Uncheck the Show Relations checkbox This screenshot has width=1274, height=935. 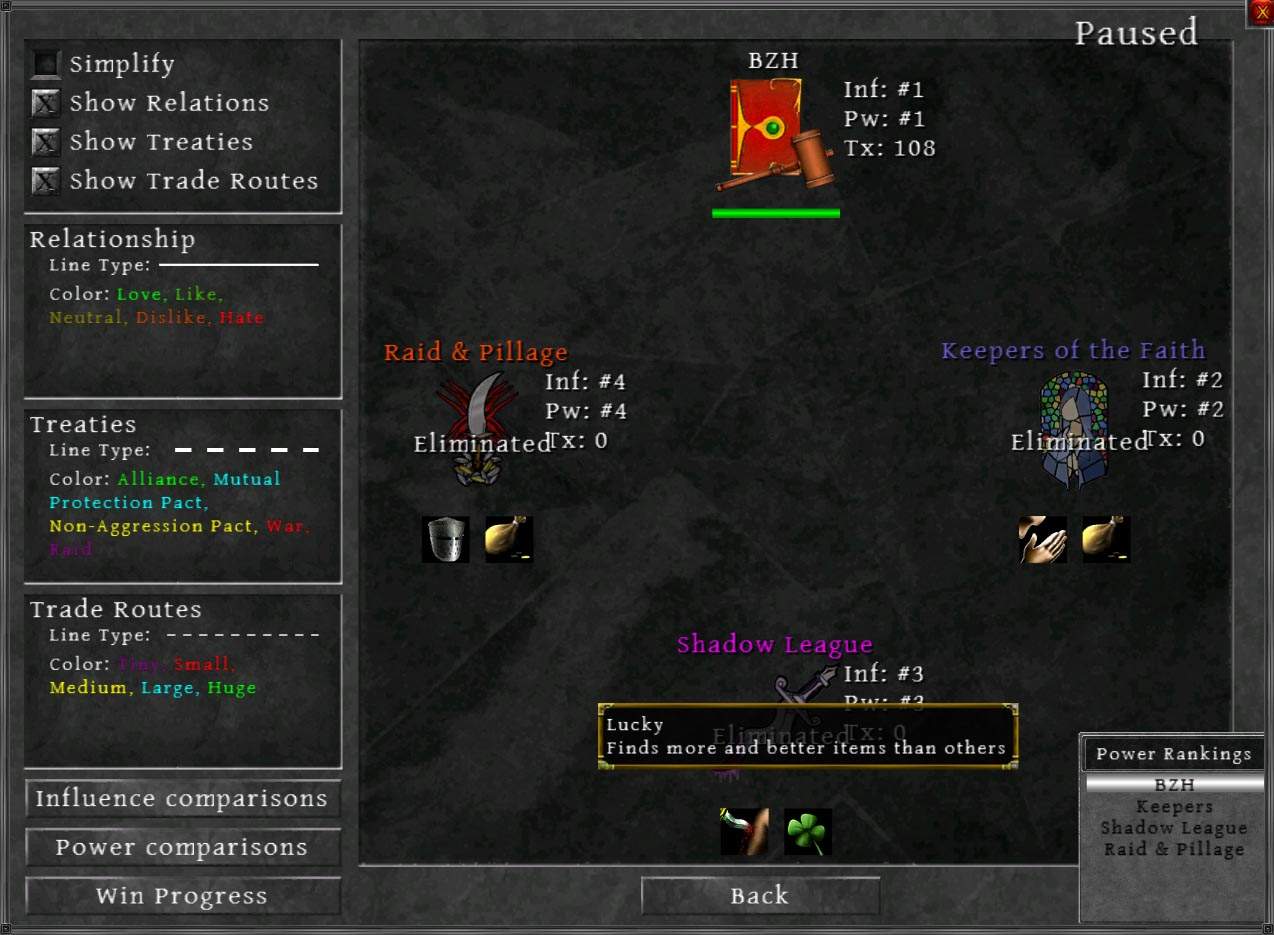[46, 104]
